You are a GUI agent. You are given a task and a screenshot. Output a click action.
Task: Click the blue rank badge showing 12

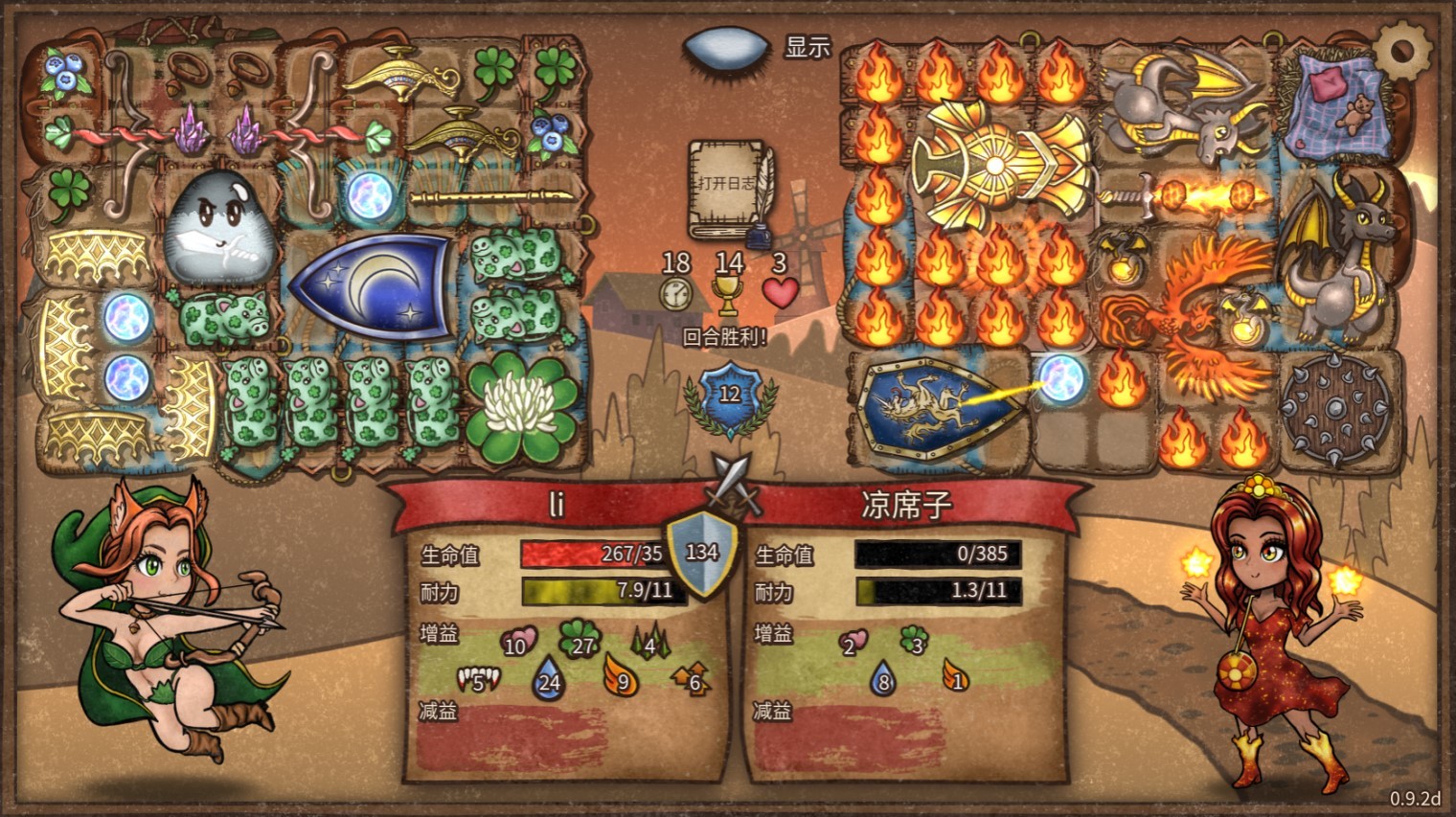point(730,396)
